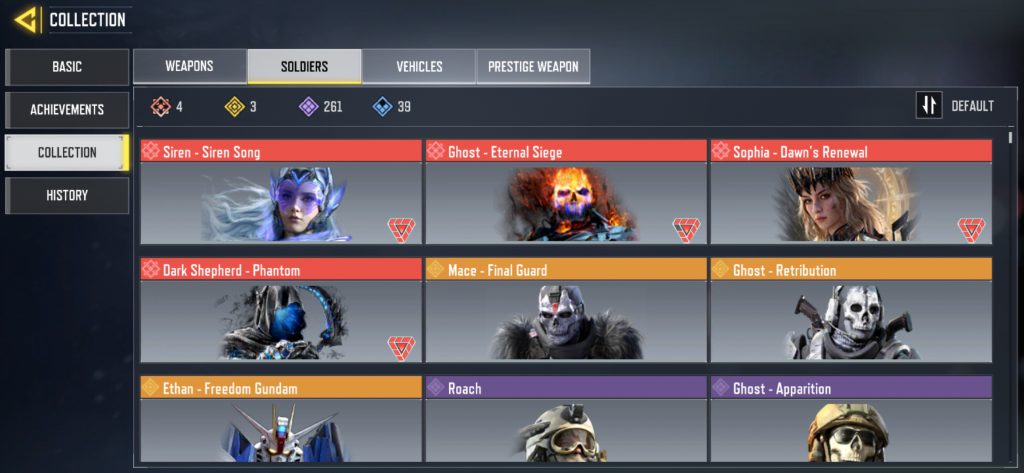Open the Prestige Weapon tab

[533, 67]
